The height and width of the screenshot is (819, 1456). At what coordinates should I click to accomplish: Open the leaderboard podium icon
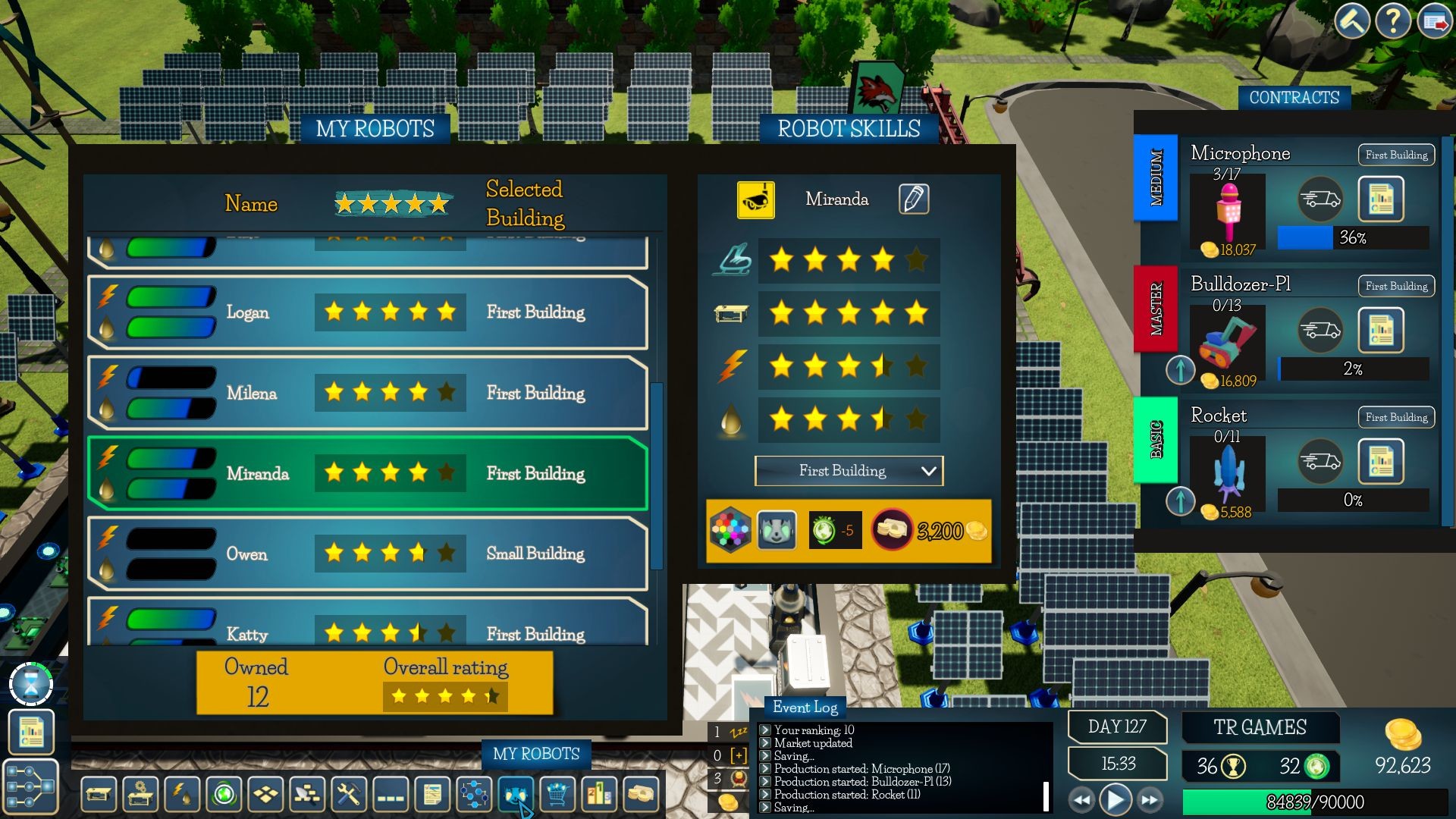pos(599,795)
